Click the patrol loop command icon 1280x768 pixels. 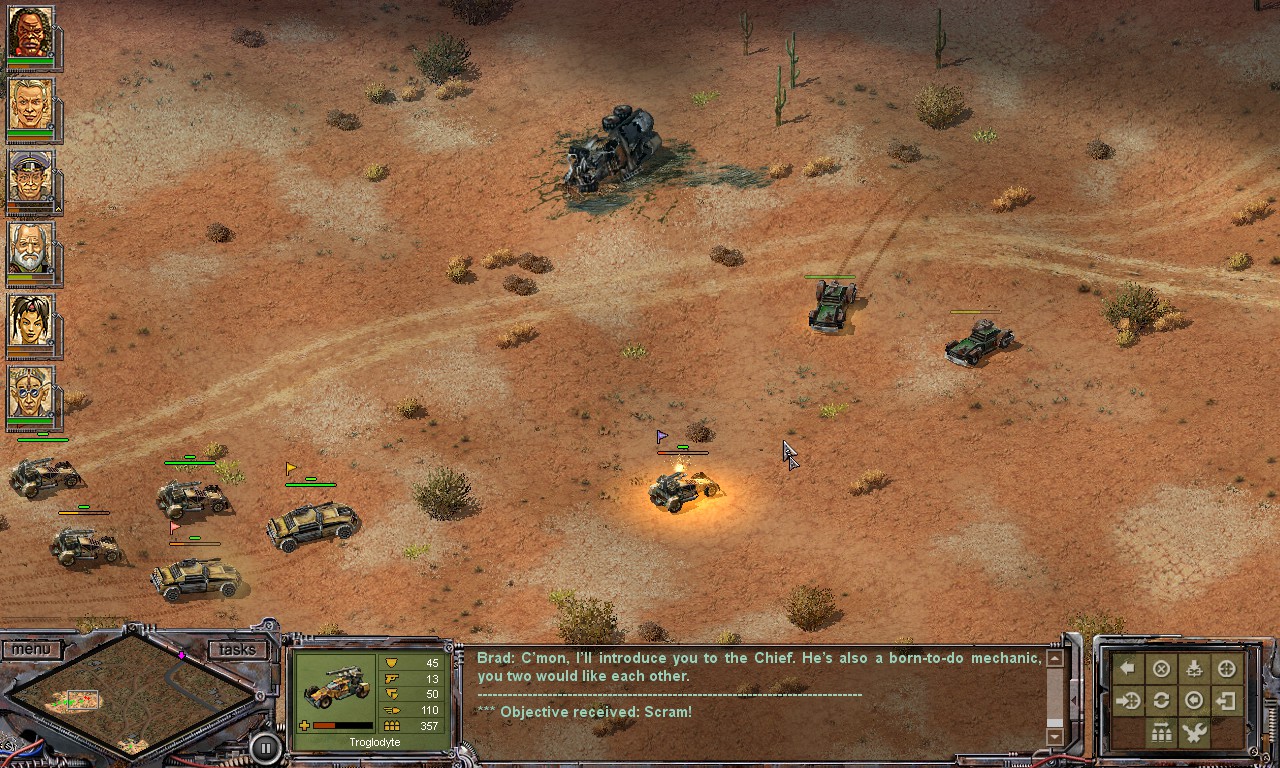pyautogui.click(x=1161, y=701)
